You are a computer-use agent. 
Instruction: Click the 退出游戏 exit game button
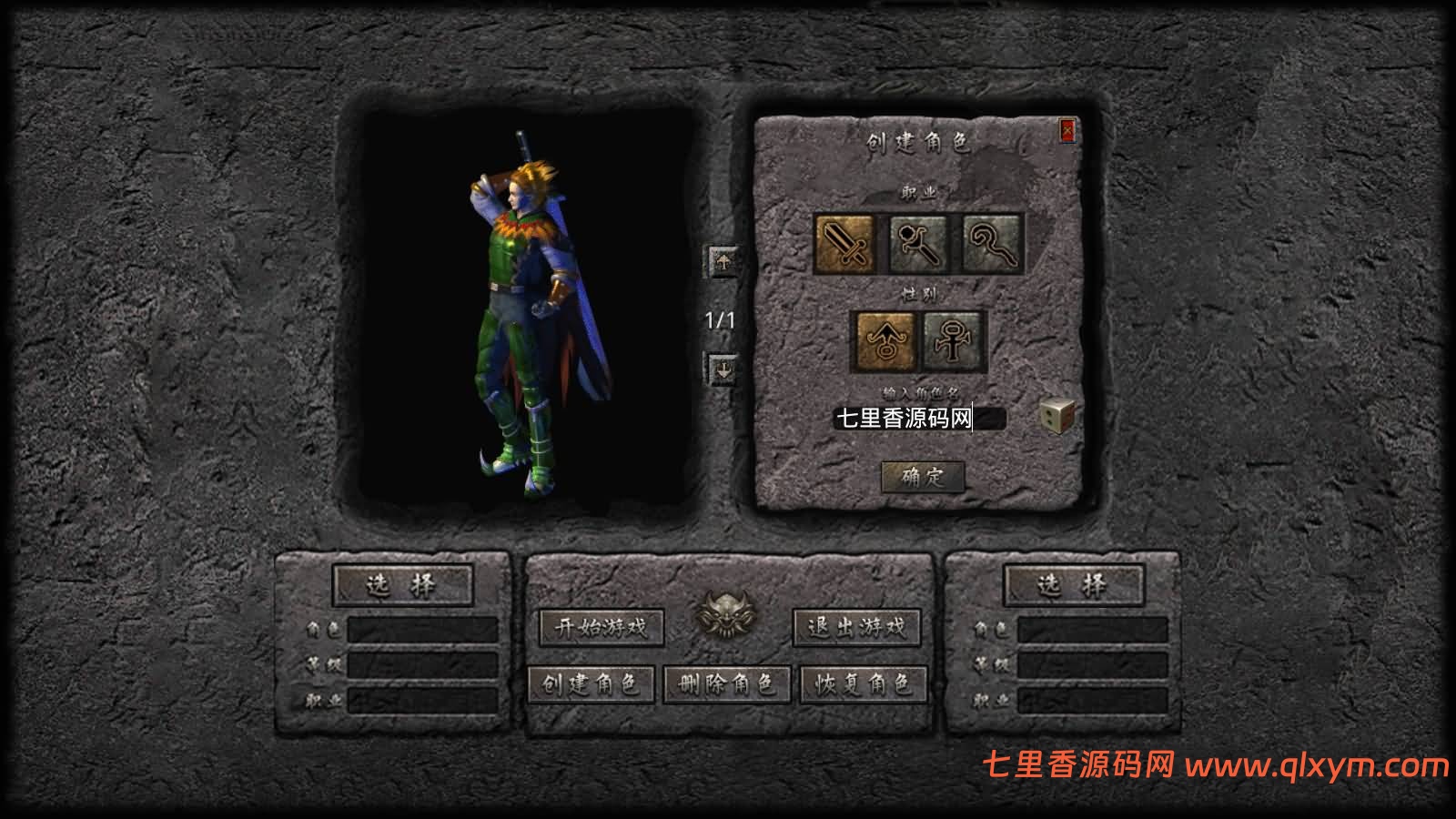[x=858, y=627]
